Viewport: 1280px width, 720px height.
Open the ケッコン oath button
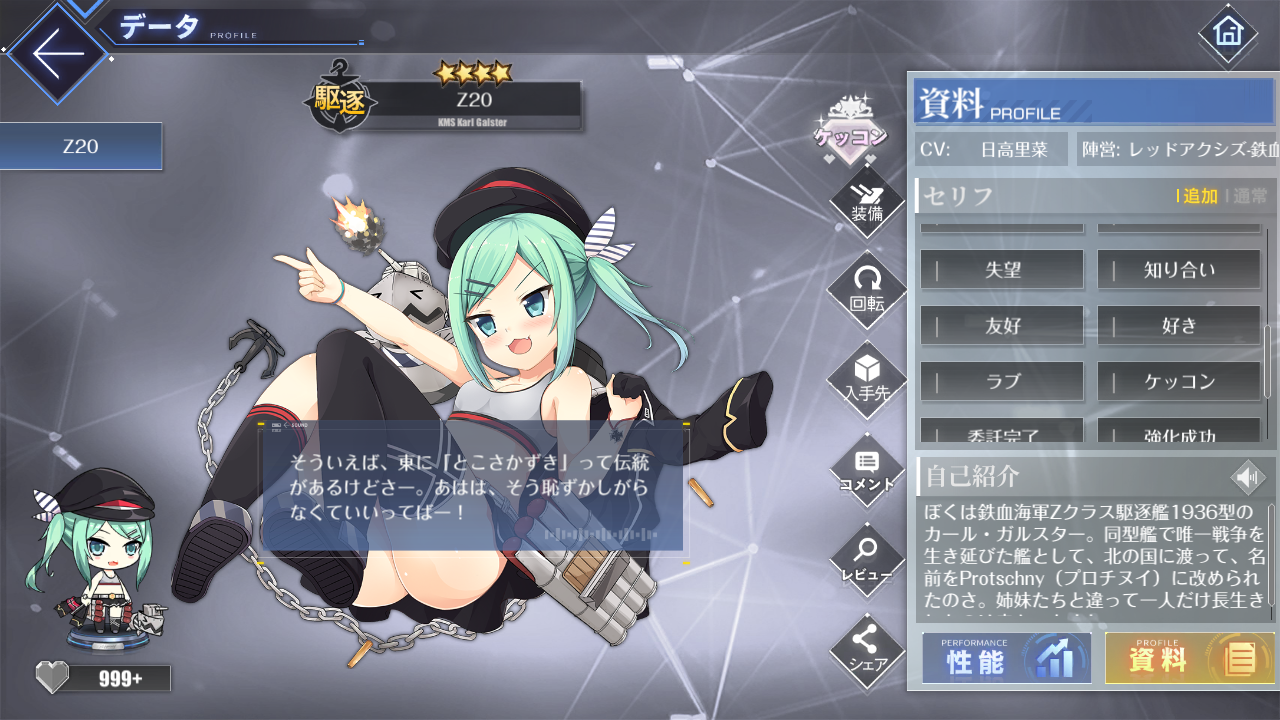click(850, 132)
